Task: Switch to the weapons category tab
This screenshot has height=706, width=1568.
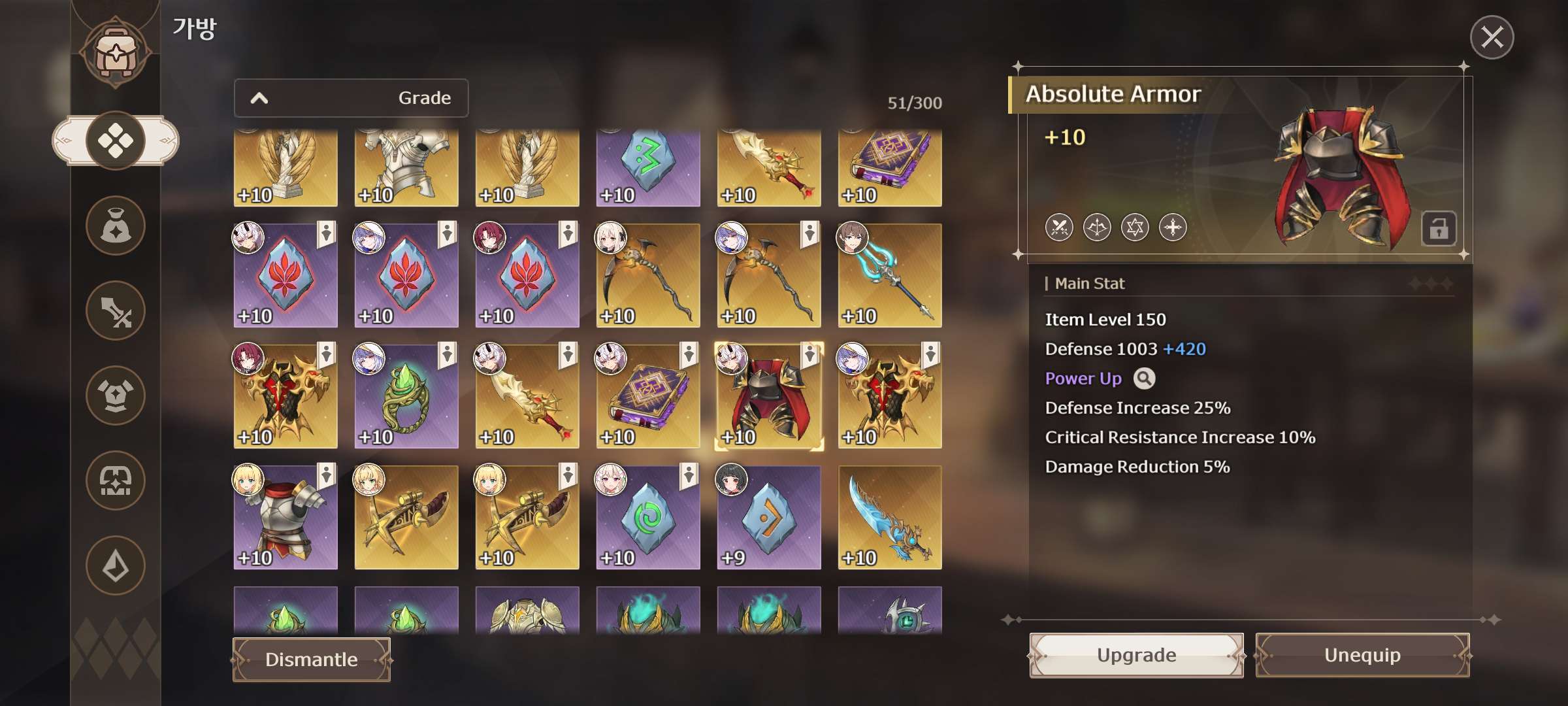Action: (x=116, y=311)
